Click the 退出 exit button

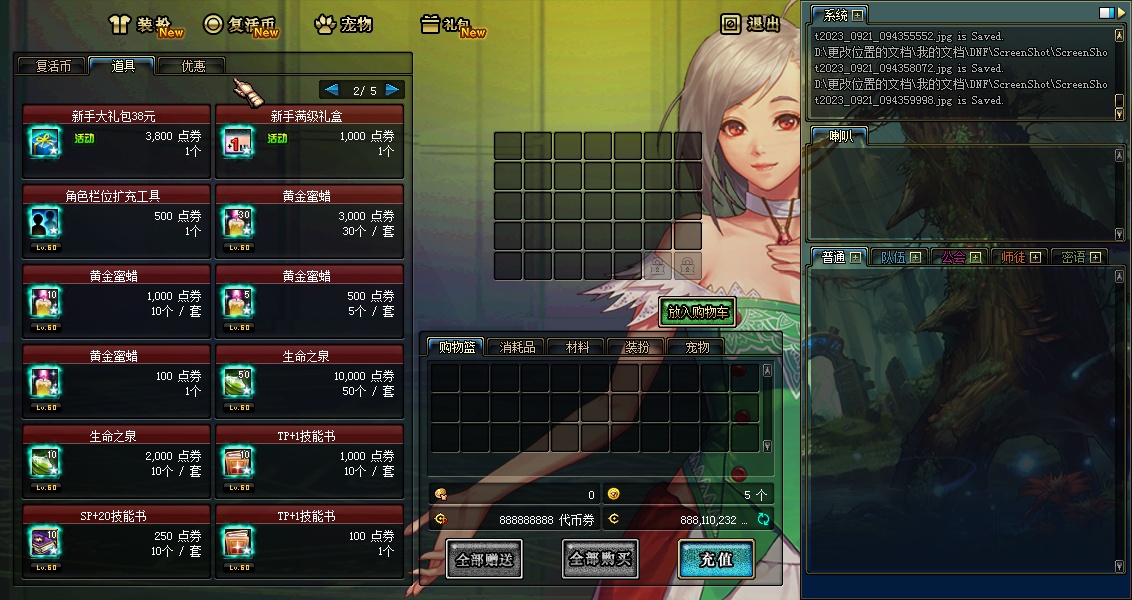tap(752, 24)
